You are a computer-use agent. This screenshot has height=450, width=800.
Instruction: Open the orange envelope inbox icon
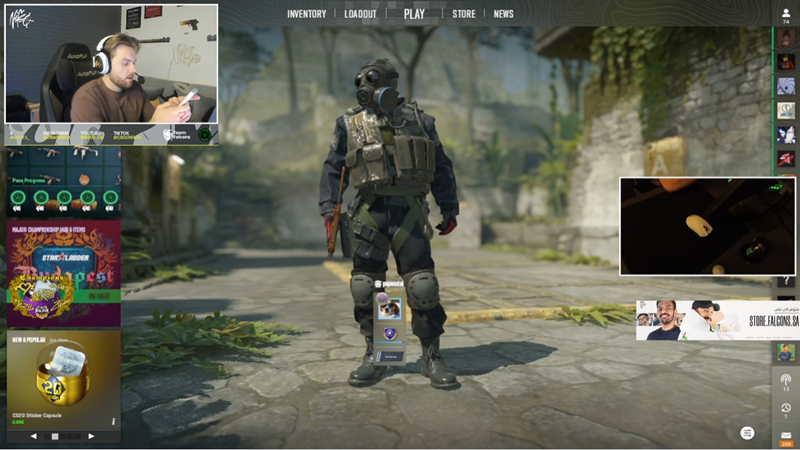786,436
